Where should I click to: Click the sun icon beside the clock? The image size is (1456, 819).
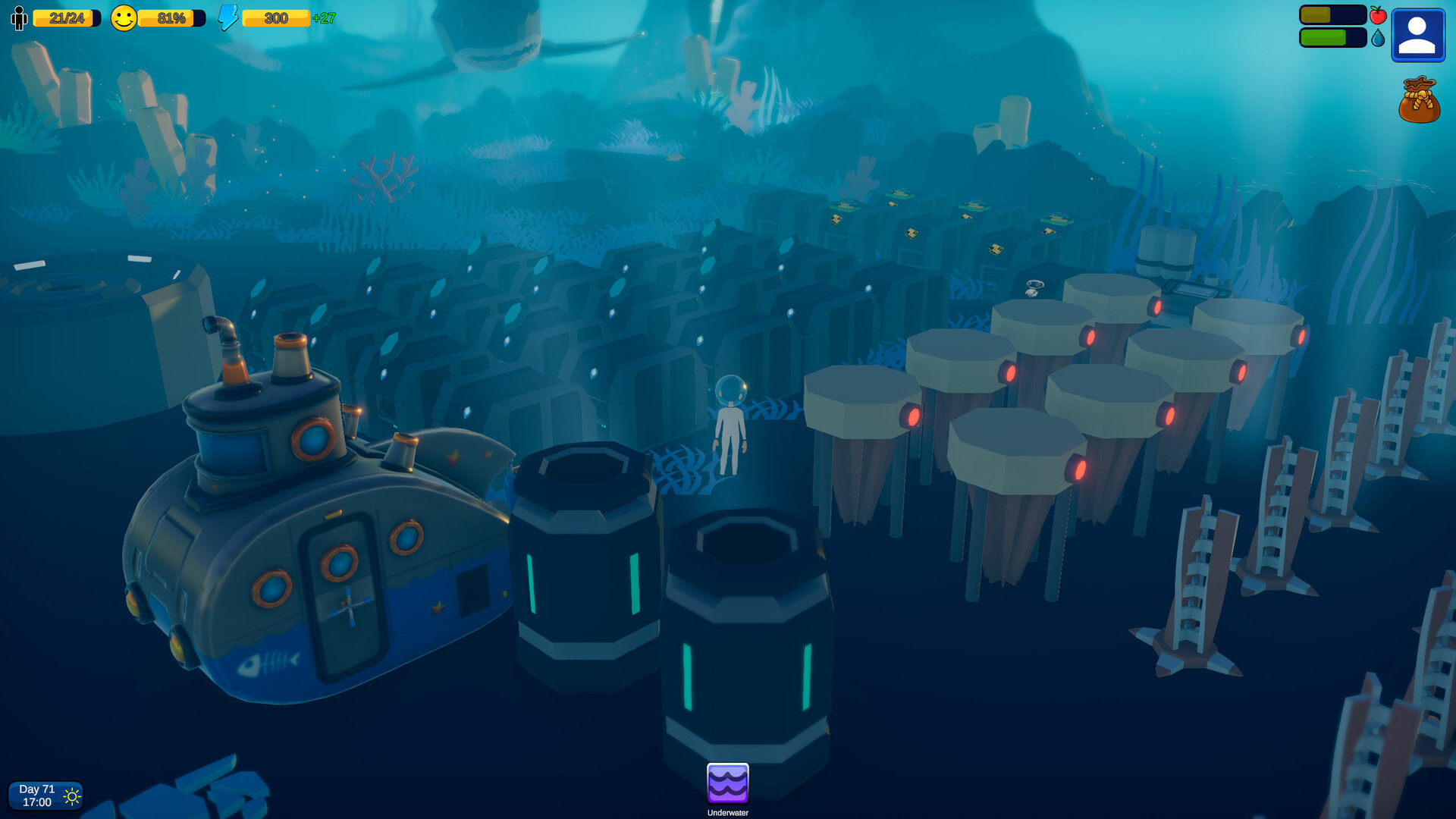(72, 795)
